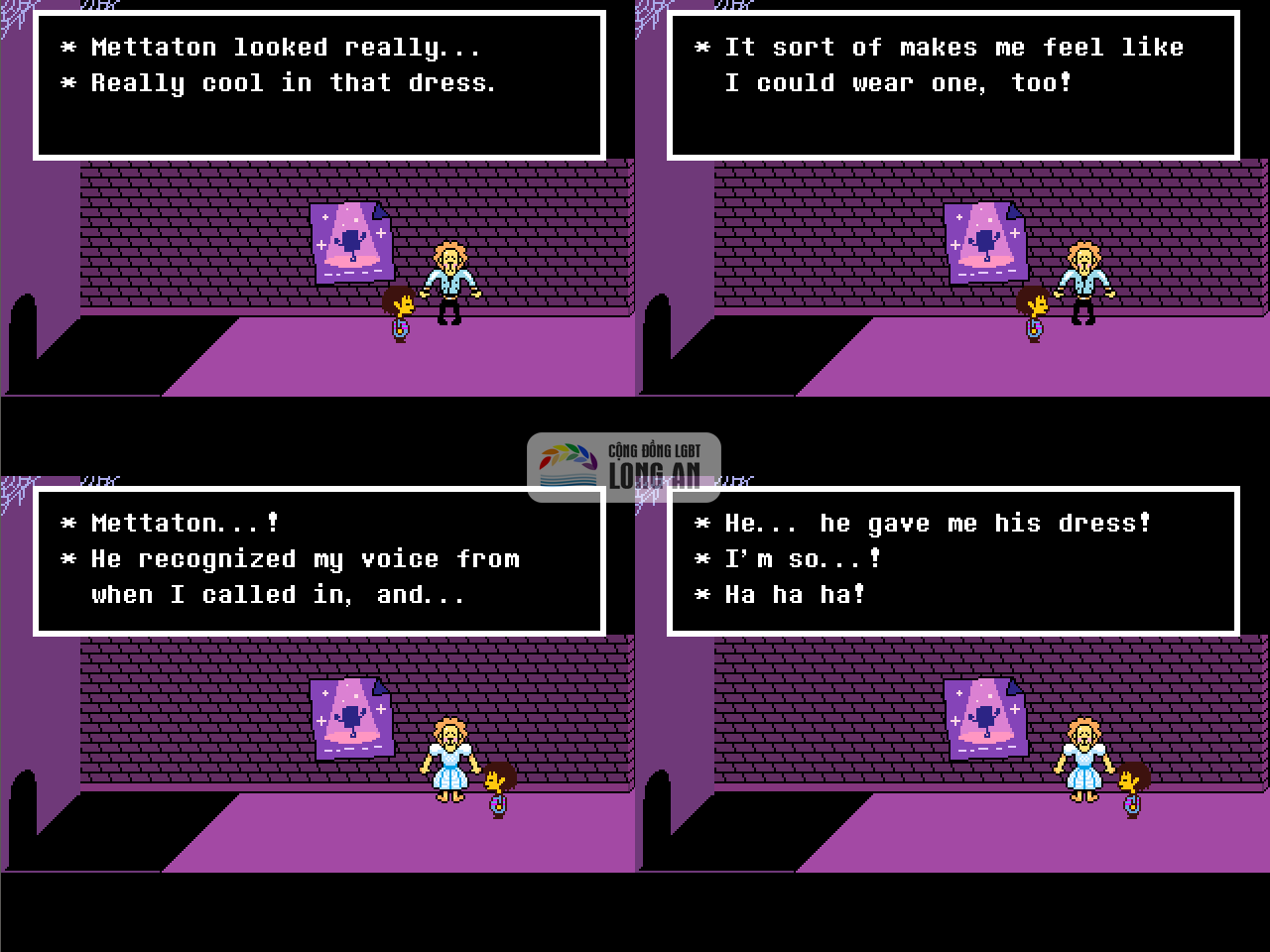Click the Mettaton poster in the top-right panel
The image size is (1270, 952).
[x=984, y=243]
